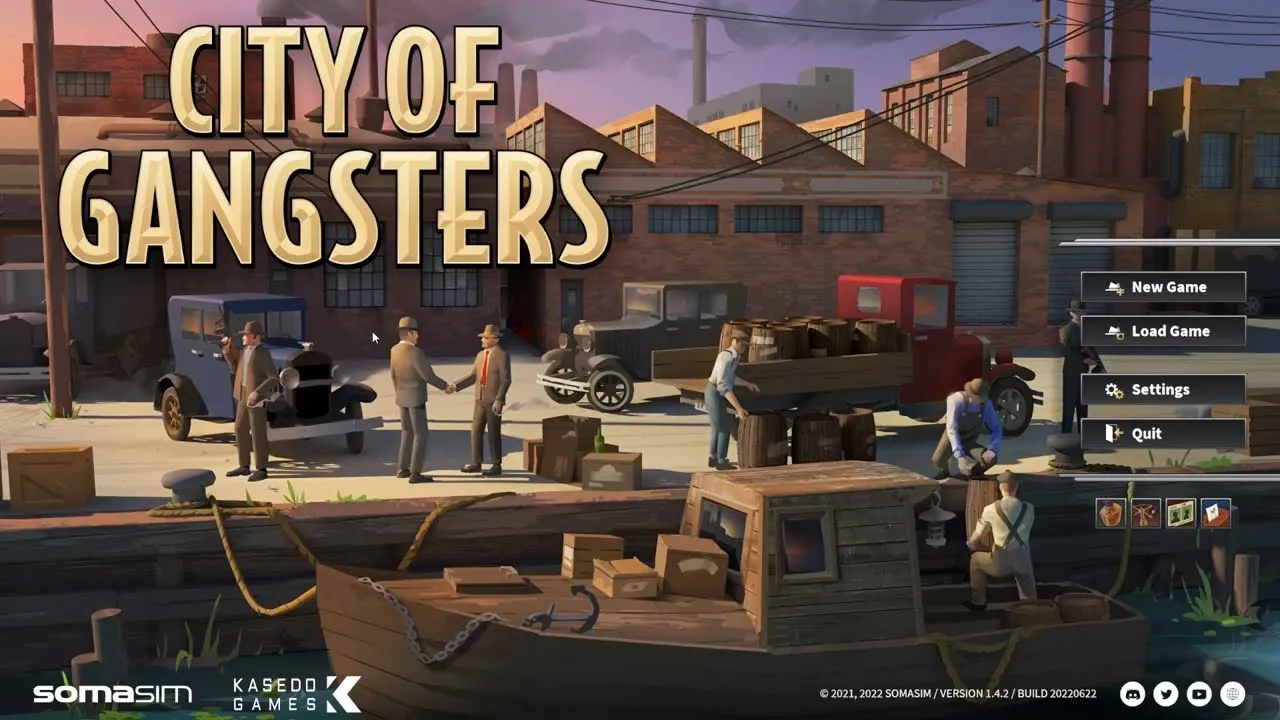Open the mugshot album icon
Screen dimensions: 1280x720
point(1180,513)
